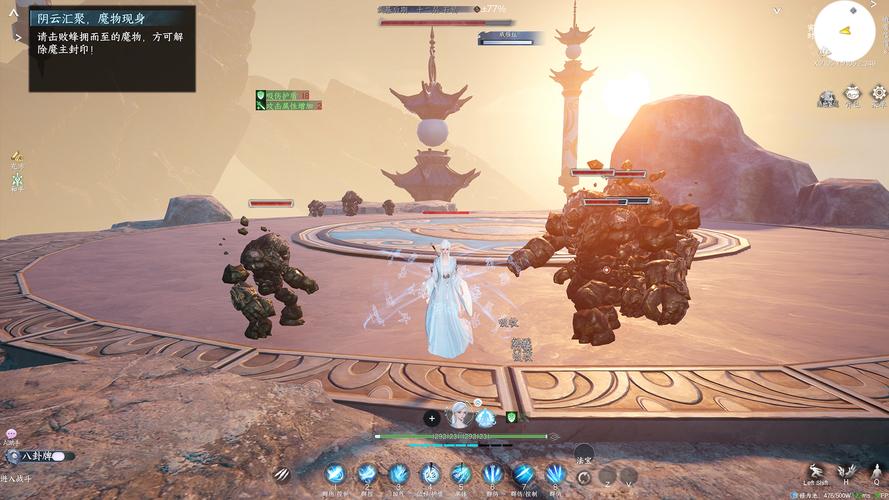Trigger the skill in hotbar slot 8
Image resolution: width=889 pixels, height=500 pixels.
pos(556,474)
